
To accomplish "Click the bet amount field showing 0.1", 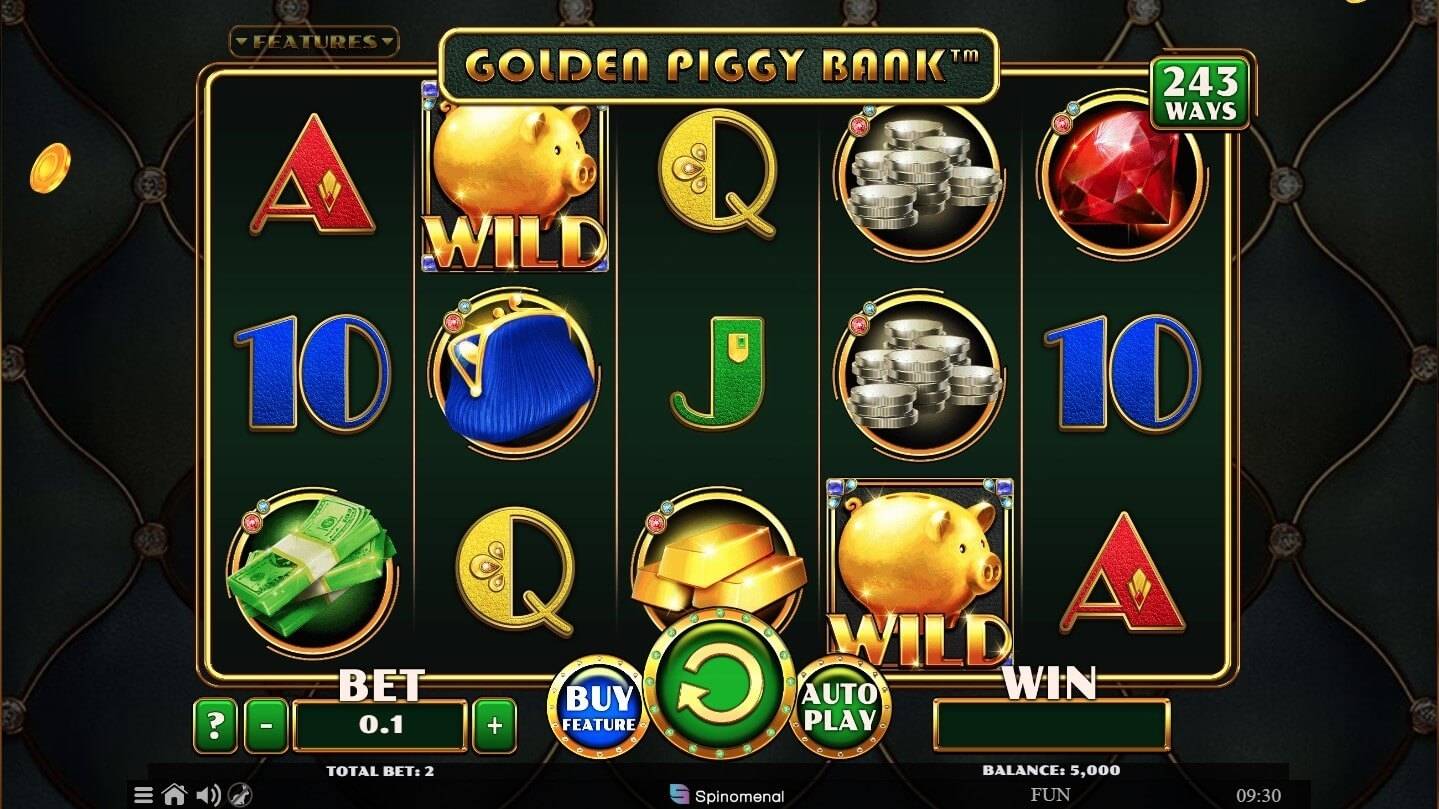I will 380,722.
